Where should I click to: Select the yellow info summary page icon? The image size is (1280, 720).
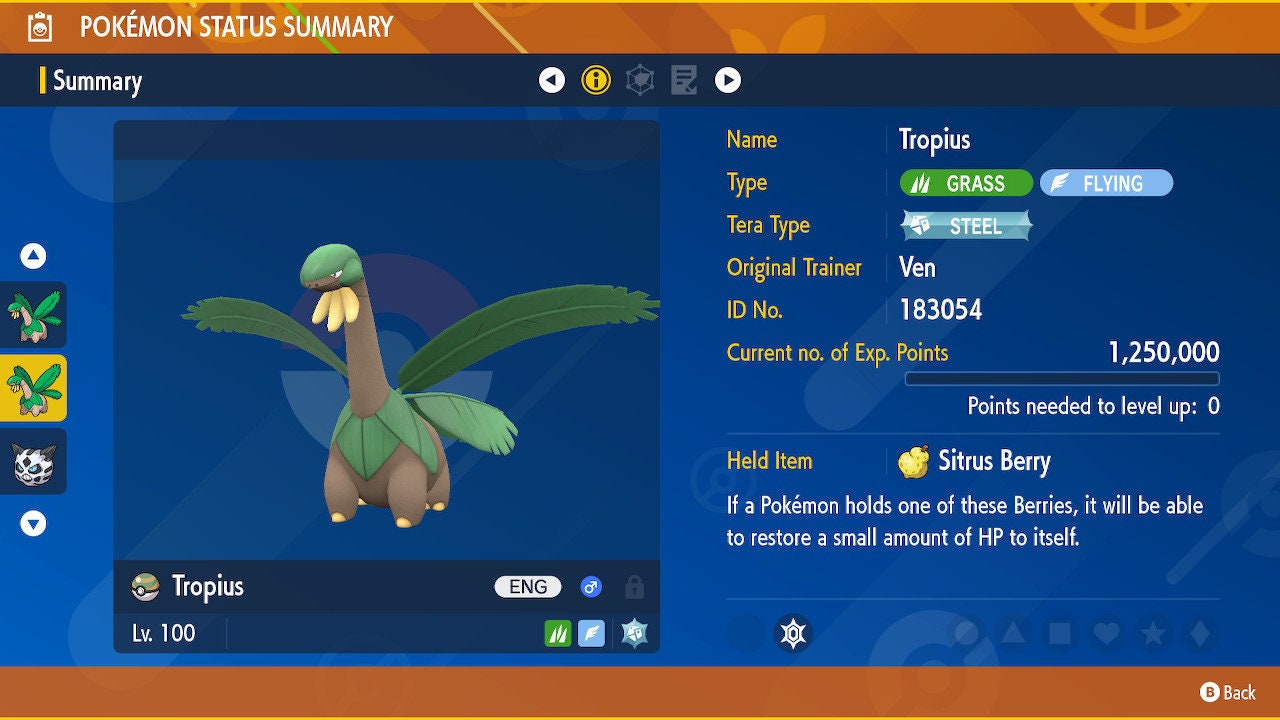coord(596,80)
